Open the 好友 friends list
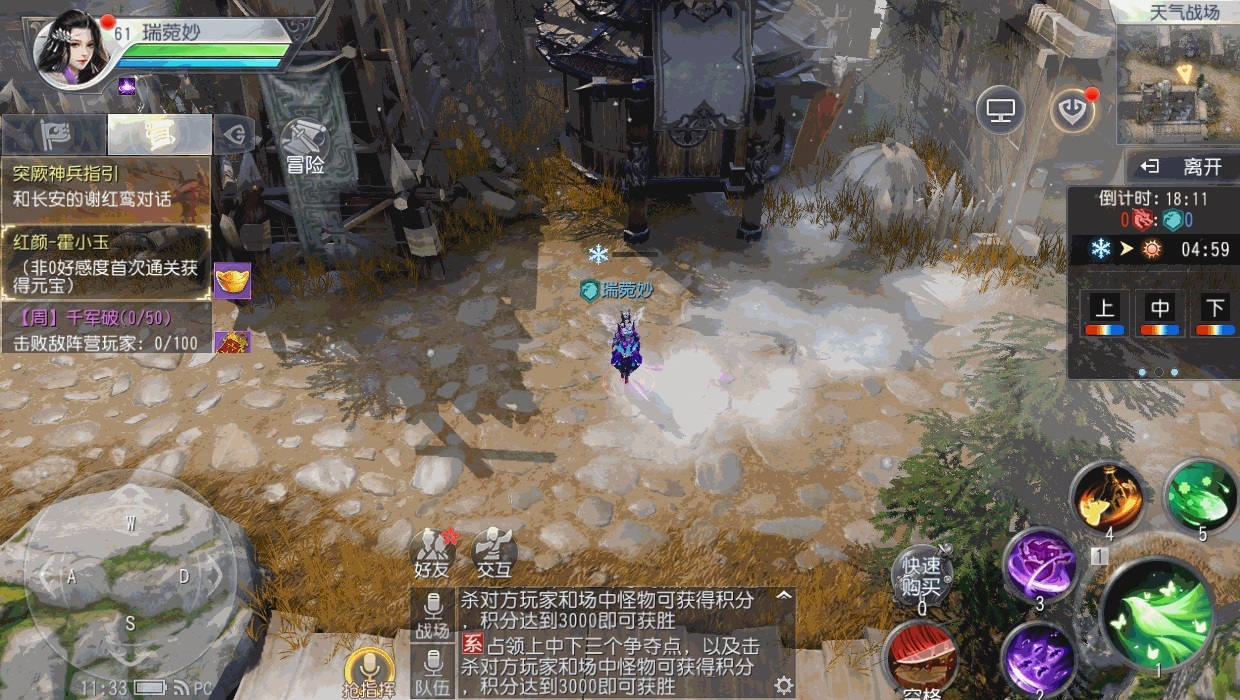The height and width of the screenshot is (700, 1240). point(434,553)
